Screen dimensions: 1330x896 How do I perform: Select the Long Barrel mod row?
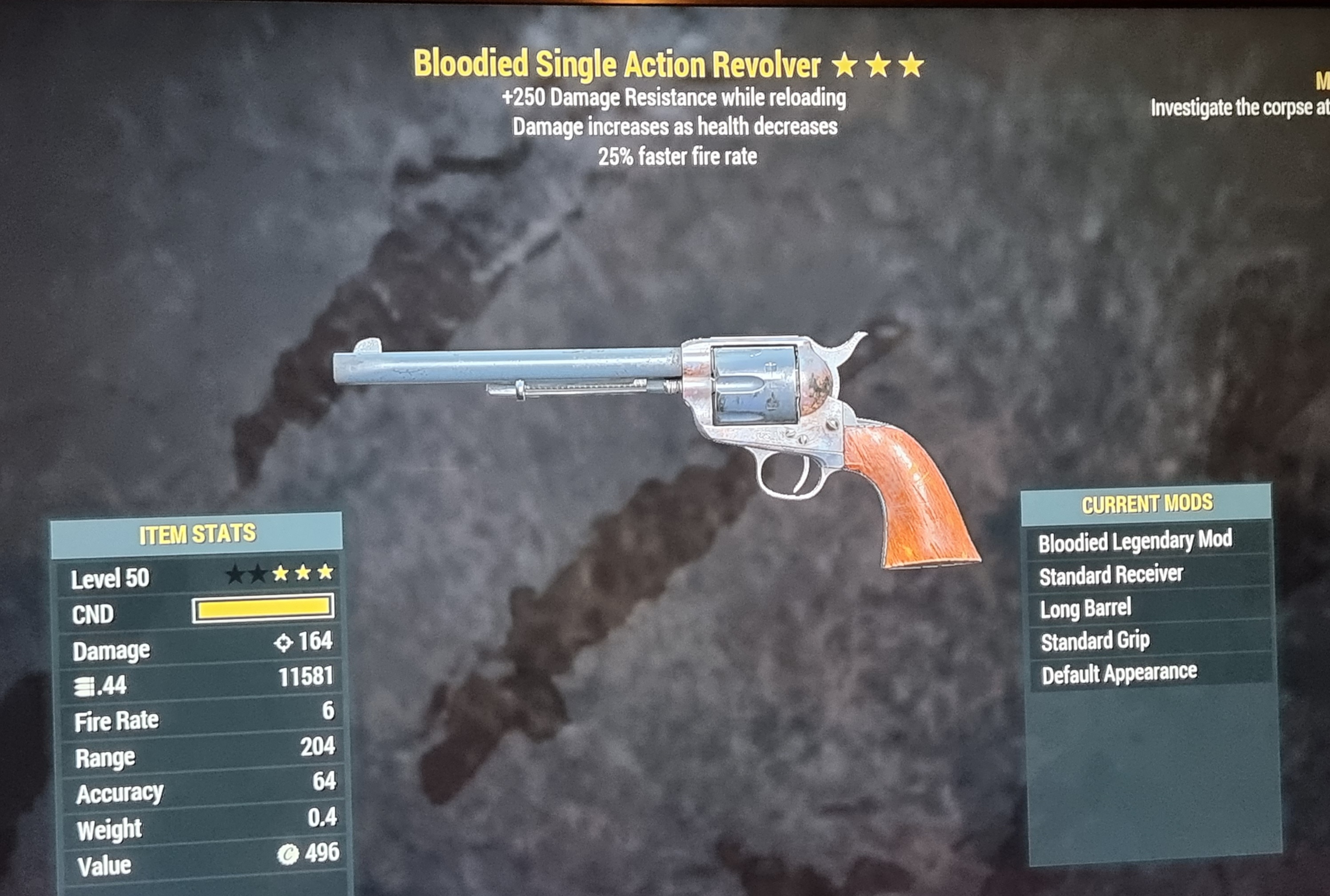tap(1085, 608)
